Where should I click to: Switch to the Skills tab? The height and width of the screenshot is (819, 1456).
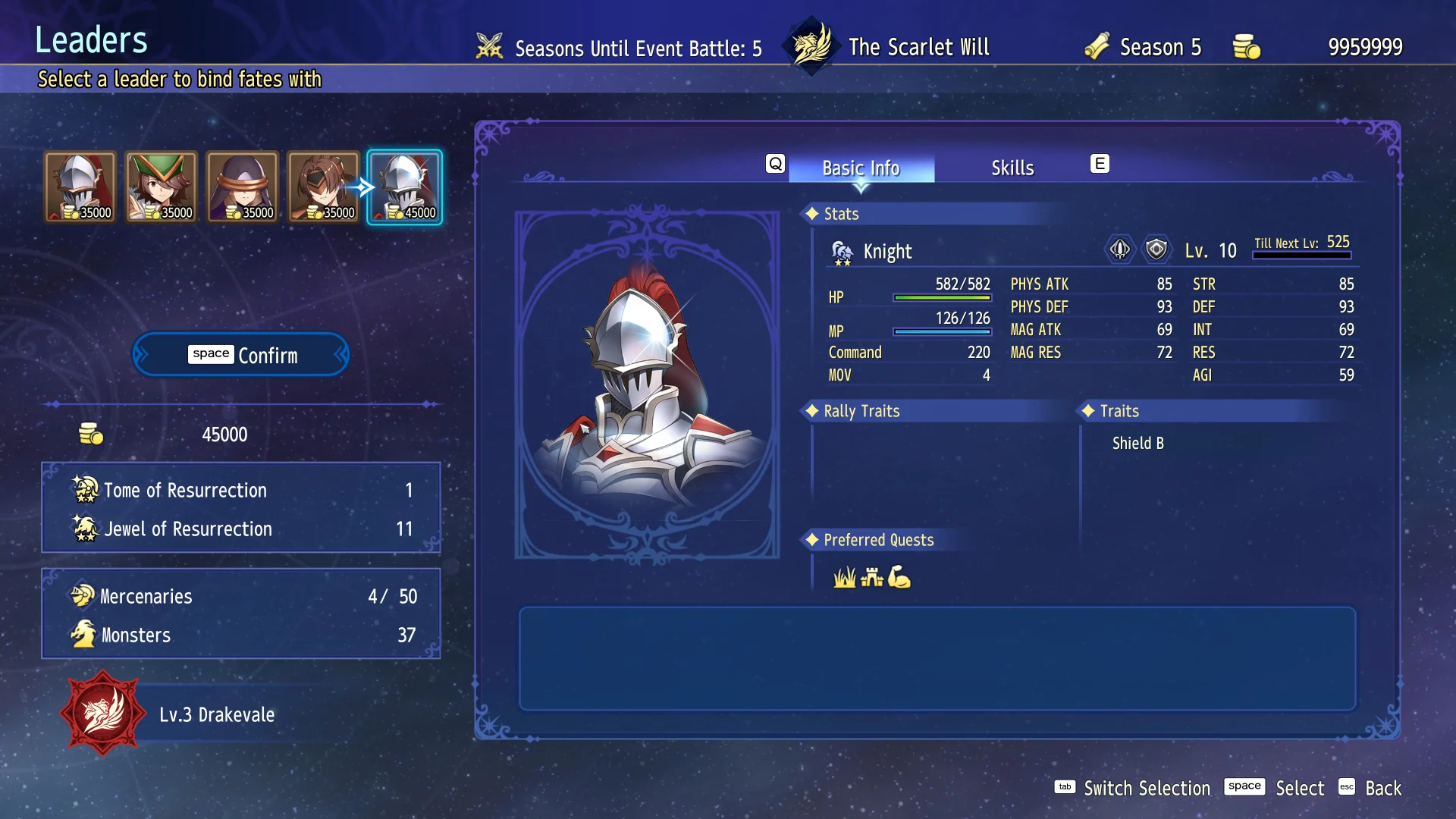[1012, 168]
